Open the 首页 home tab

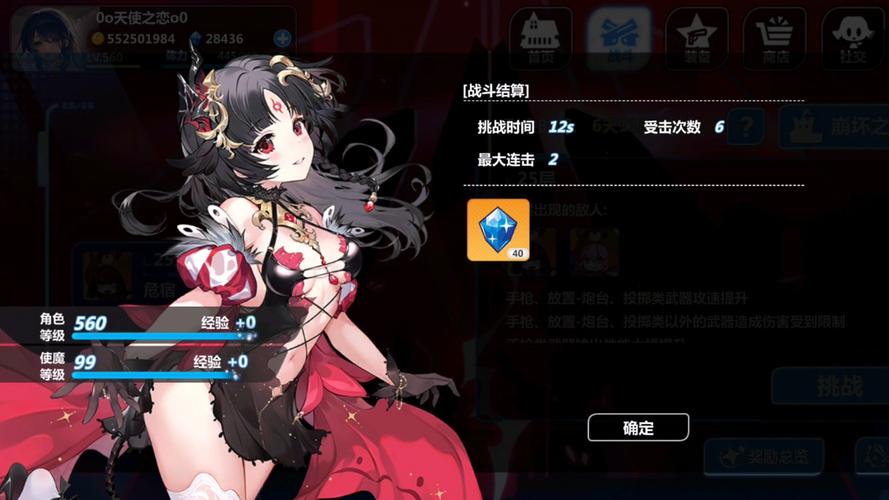(538, 39)
